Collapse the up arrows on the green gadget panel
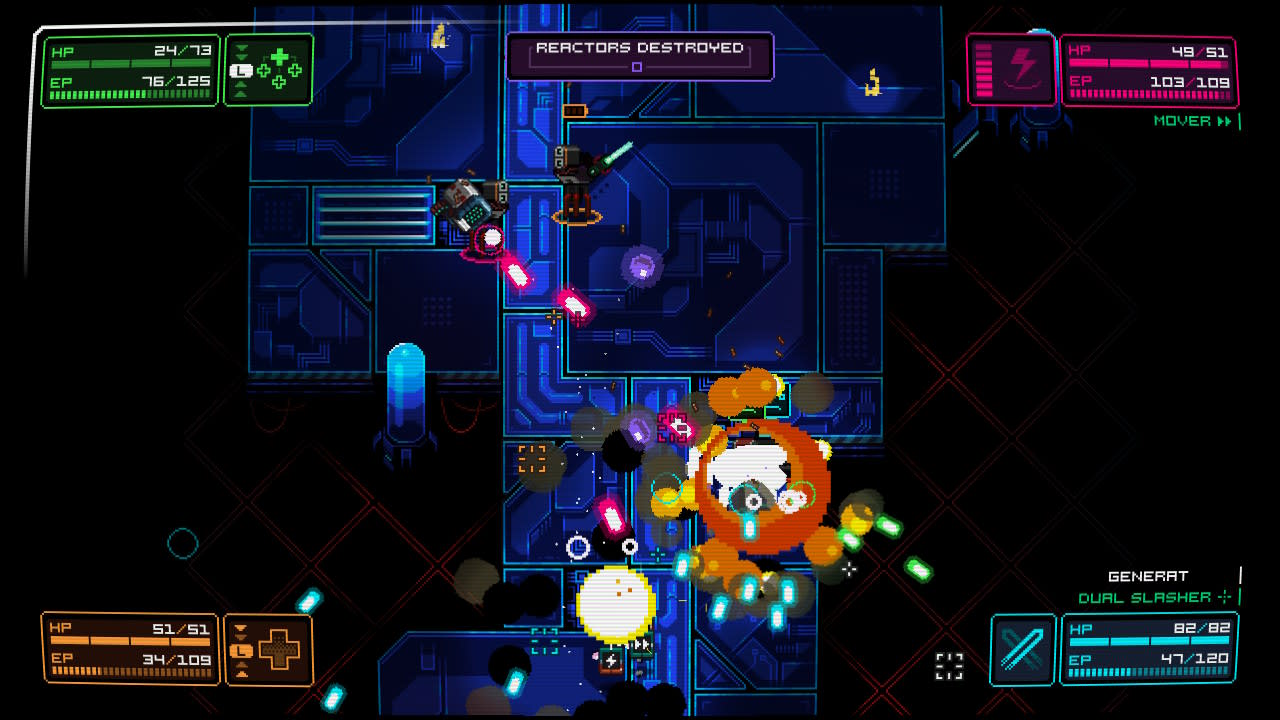The width and height of the screenshot is (1280, 720). [241, 90]
